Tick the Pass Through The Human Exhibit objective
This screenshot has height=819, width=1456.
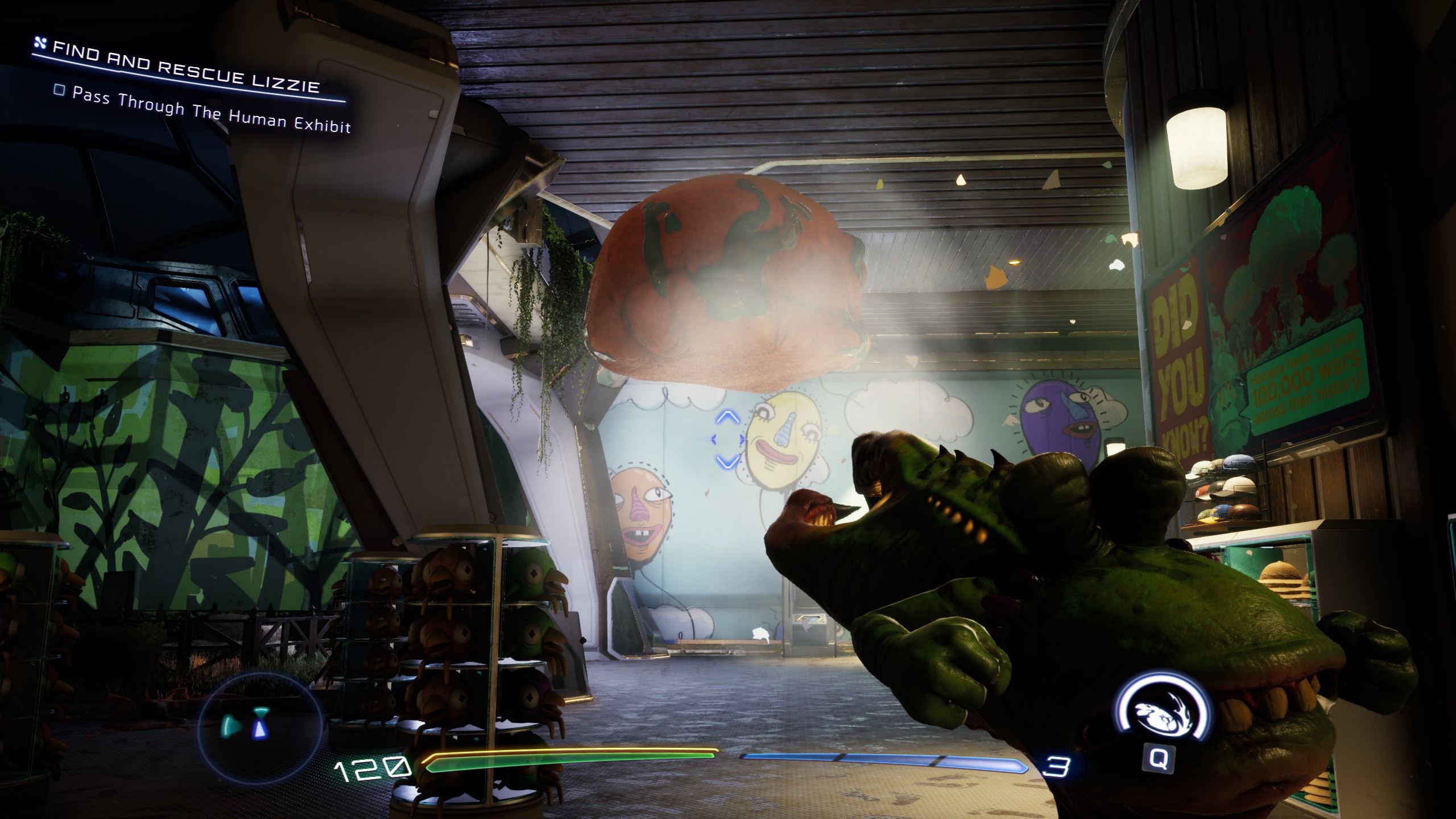tap(59, 90)
